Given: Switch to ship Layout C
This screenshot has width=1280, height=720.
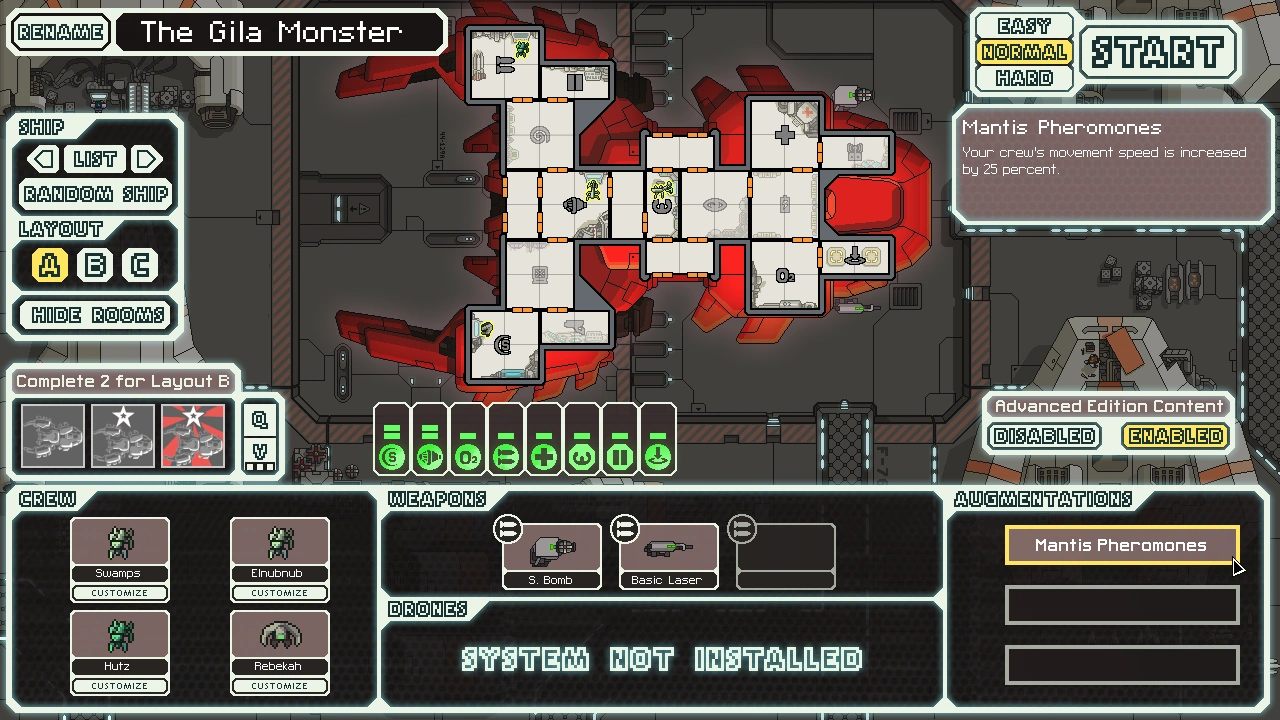Looking at the screenshot, I should (x=140, y=264).
